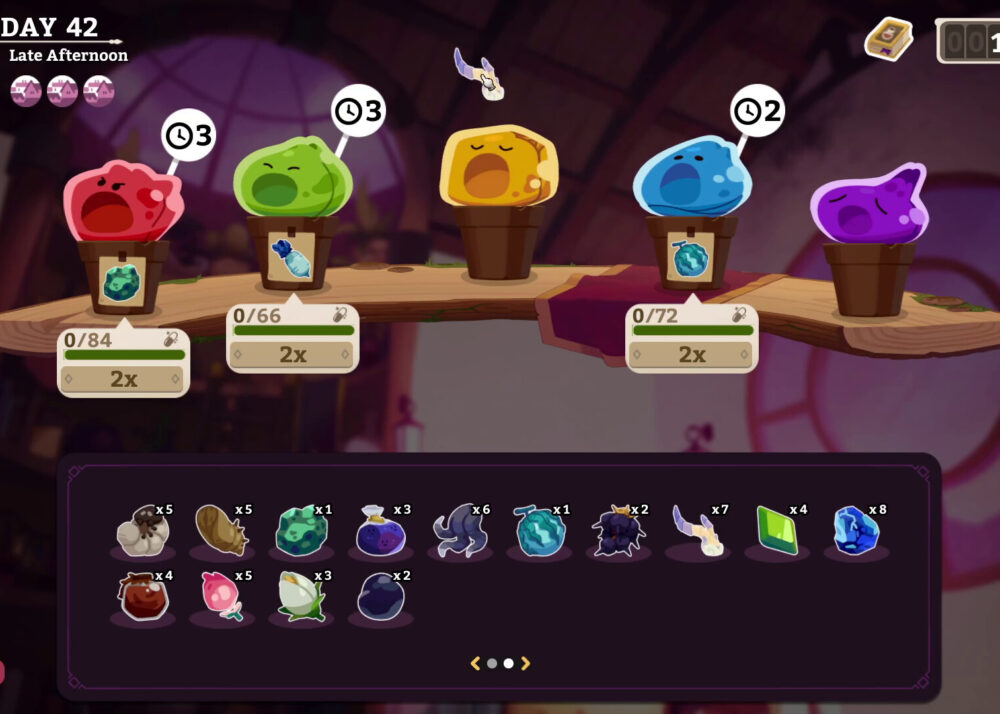
Task: Select the pink flower bud item
Action: click(221, 597)
